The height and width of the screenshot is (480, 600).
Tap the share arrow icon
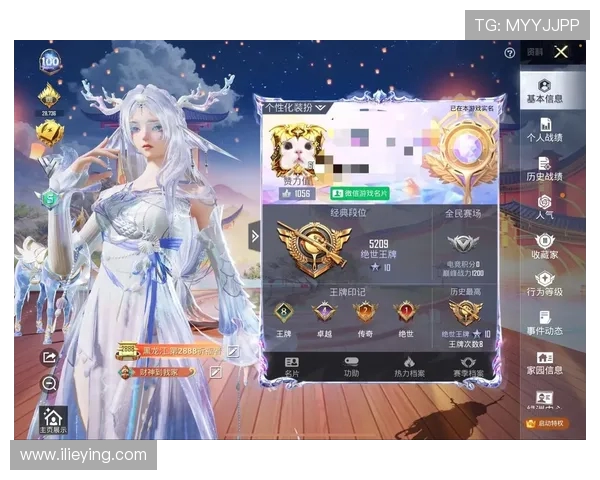point(50,358)
